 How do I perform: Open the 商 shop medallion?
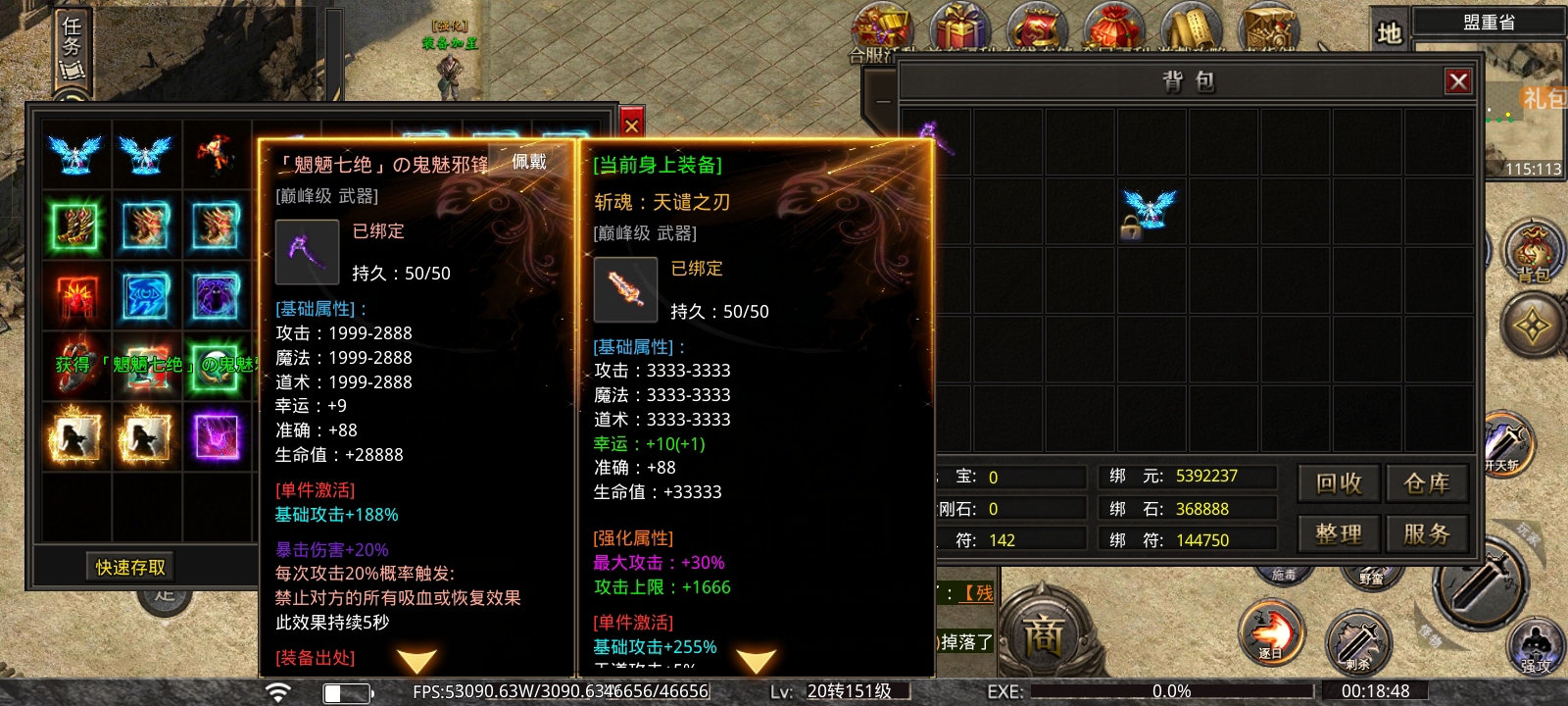pos(1043,637)
